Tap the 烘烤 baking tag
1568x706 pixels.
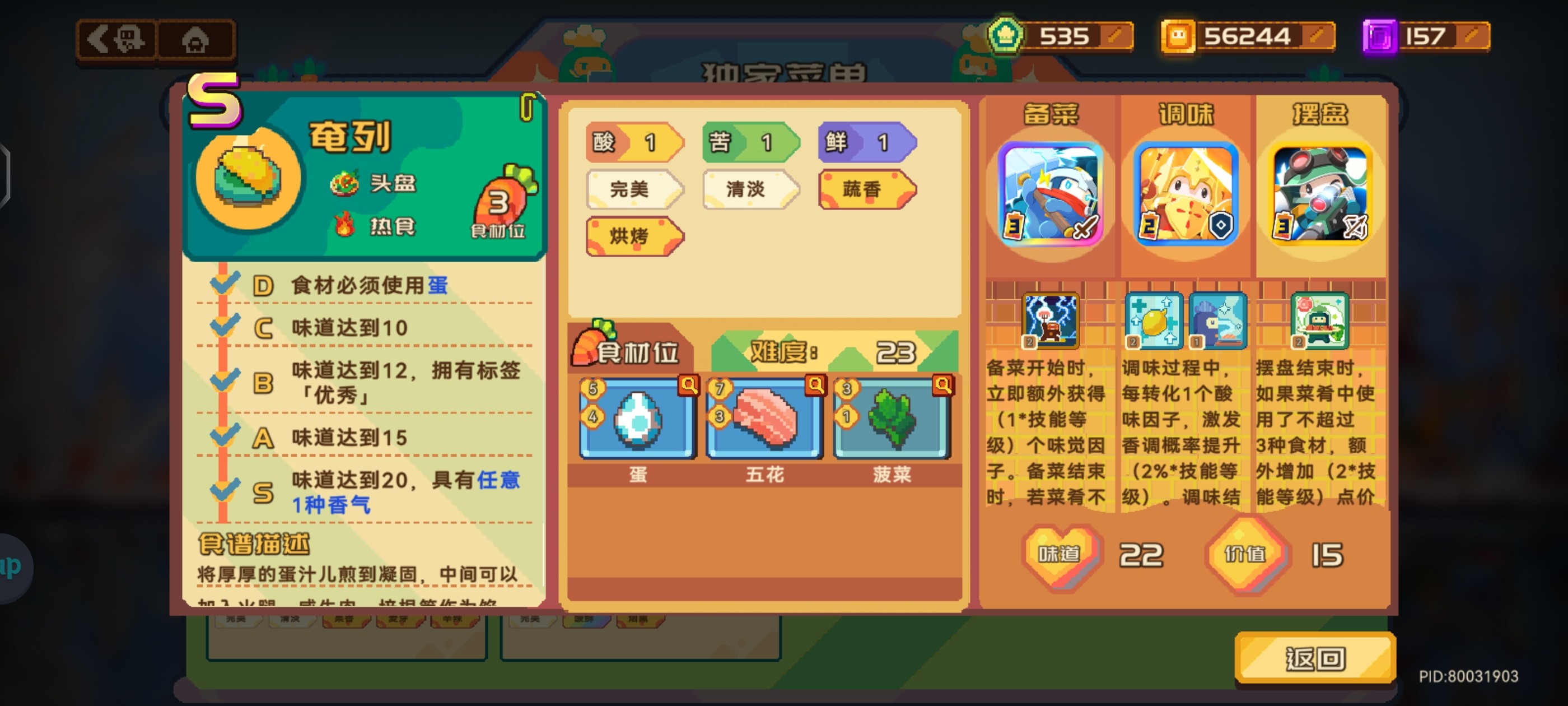coord(633,236)
